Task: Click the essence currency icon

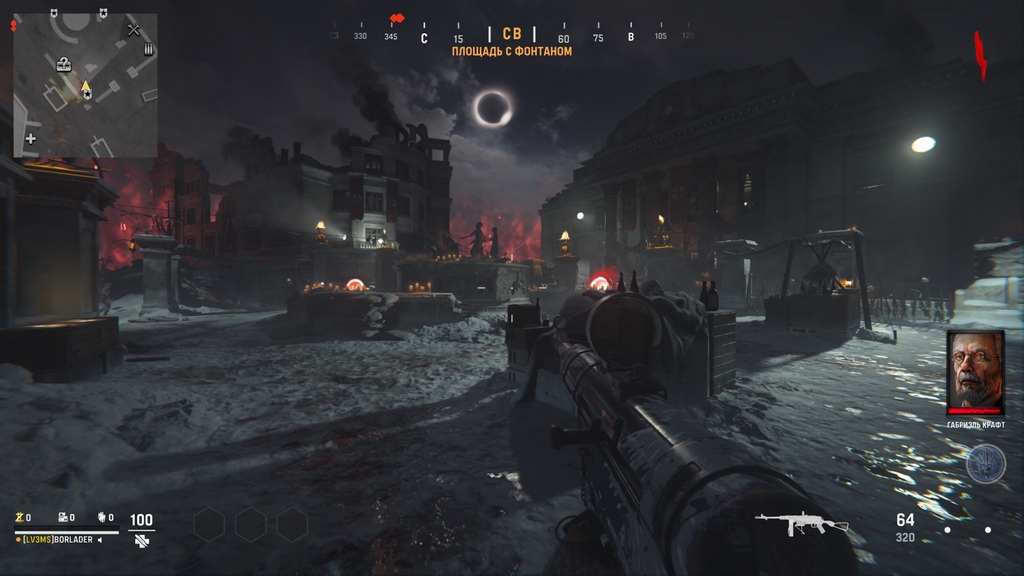Action: coord(19,517)
